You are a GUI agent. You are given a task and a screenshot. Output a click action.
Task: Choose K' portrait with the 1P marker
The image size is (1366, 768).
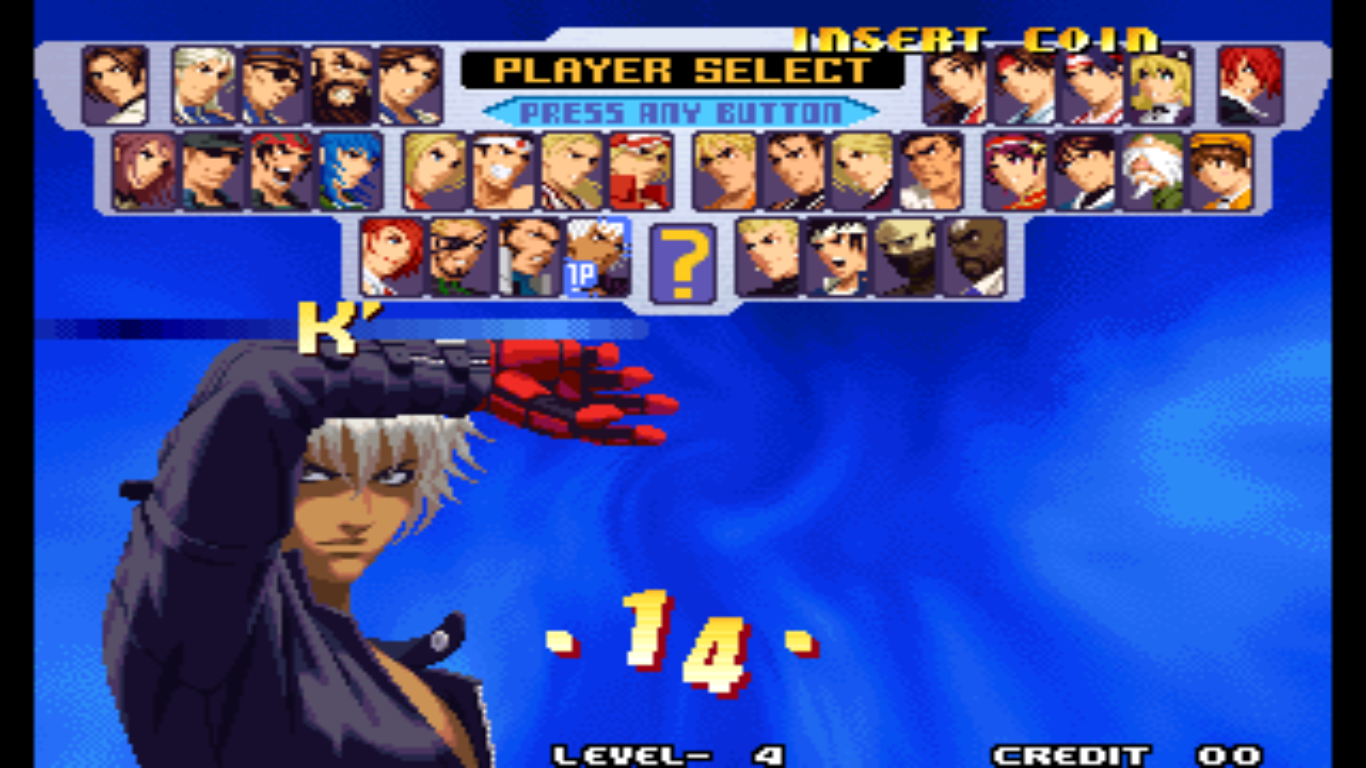tap(597, 257)
